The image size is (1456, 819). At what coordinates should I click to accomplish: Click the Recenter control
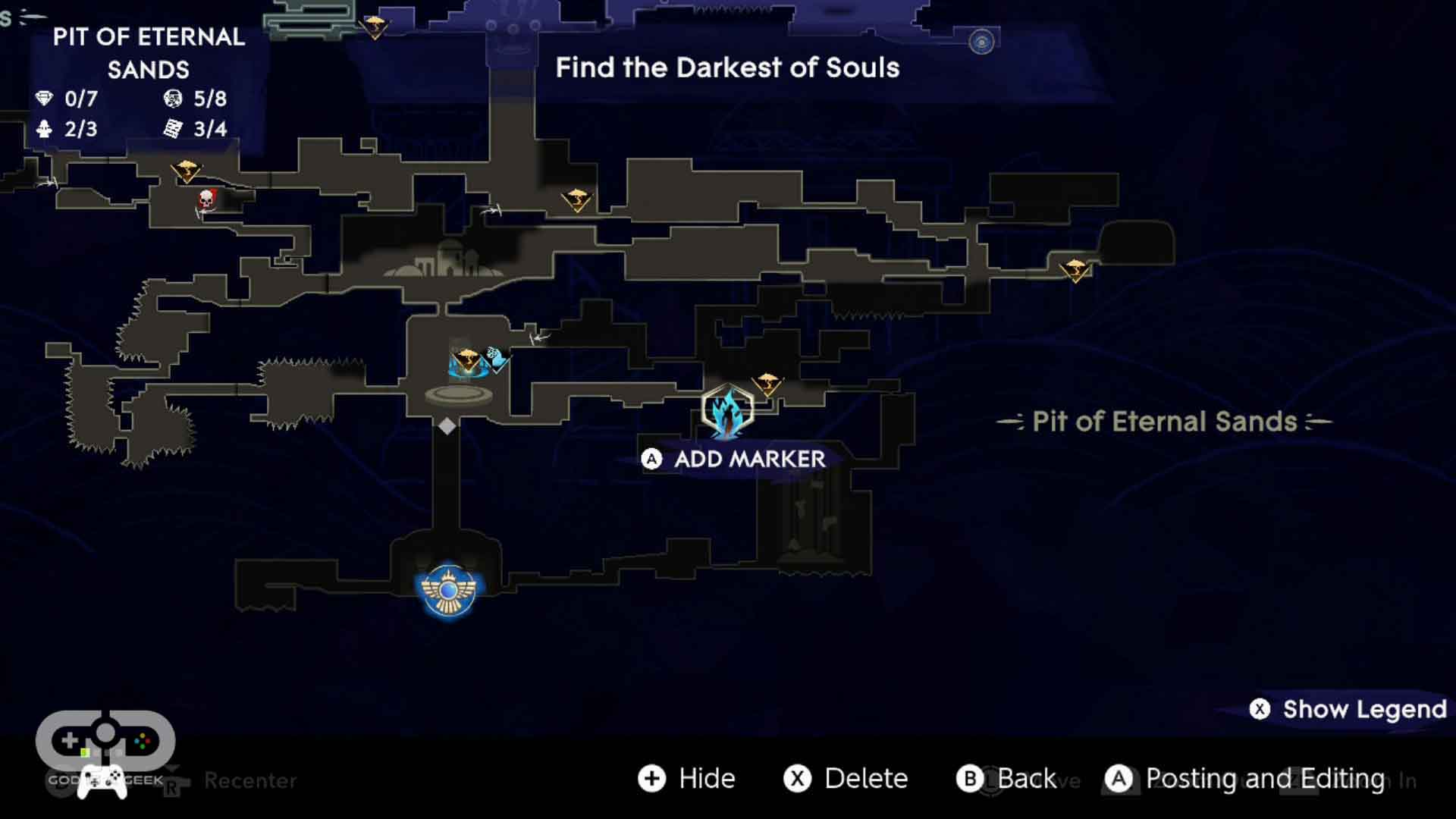click(x=250, y=781)
